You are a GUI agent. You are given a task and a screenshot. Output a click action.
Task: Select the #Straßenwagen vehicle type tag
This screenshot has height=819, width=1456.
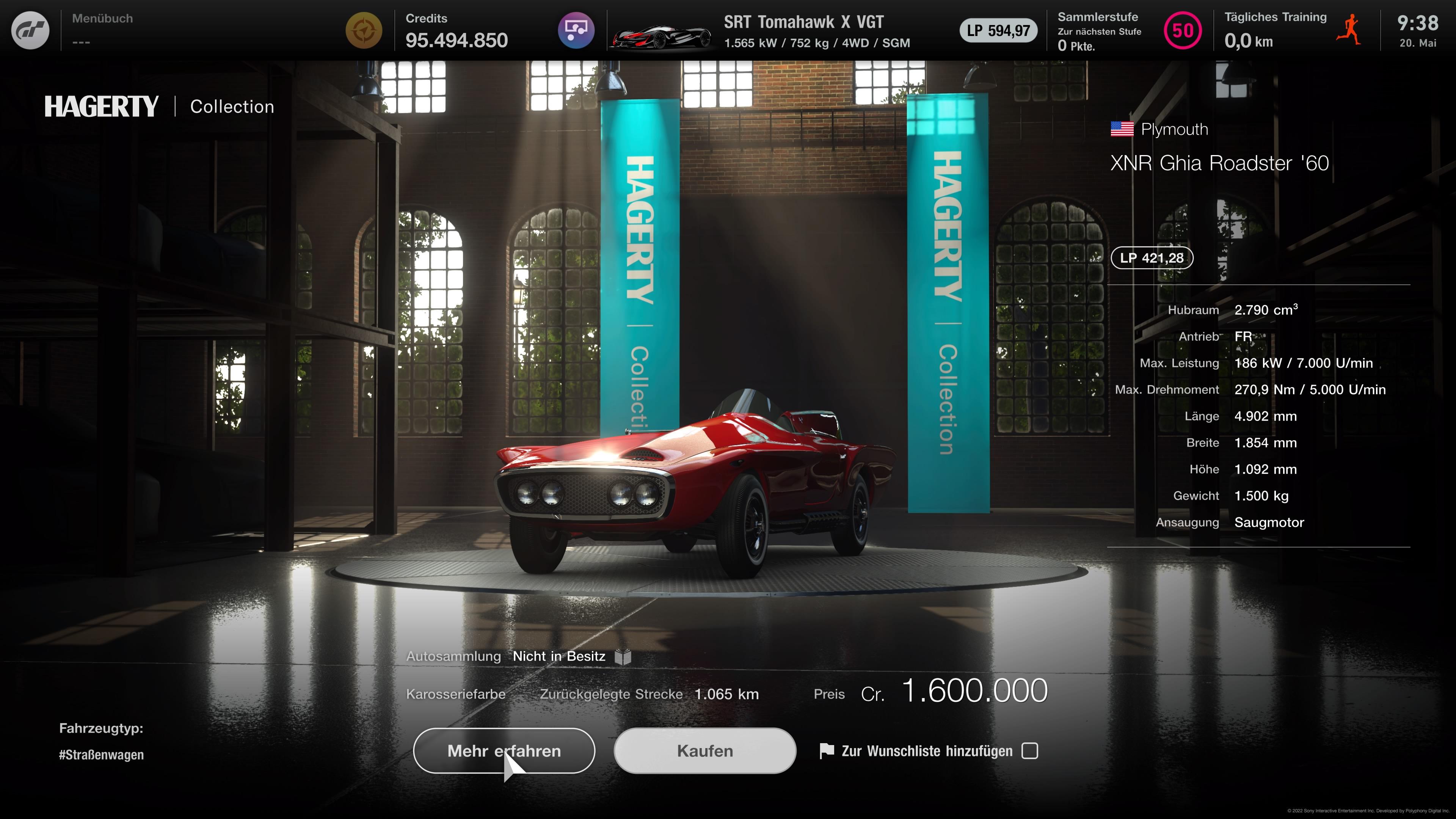(101, 755)
